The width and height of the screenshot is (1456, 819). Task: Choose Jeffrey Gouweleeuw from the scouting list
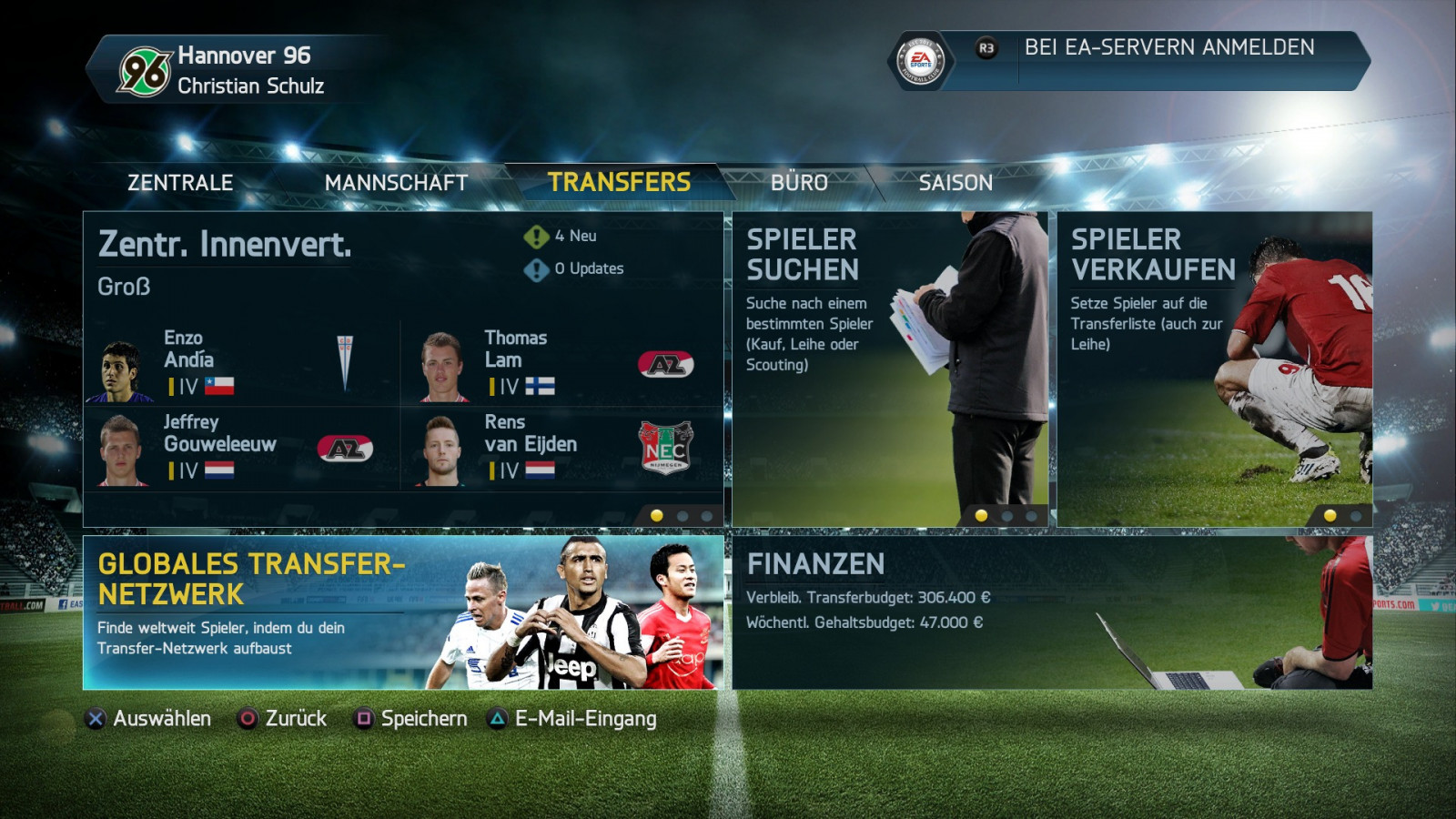click(241, 447)
